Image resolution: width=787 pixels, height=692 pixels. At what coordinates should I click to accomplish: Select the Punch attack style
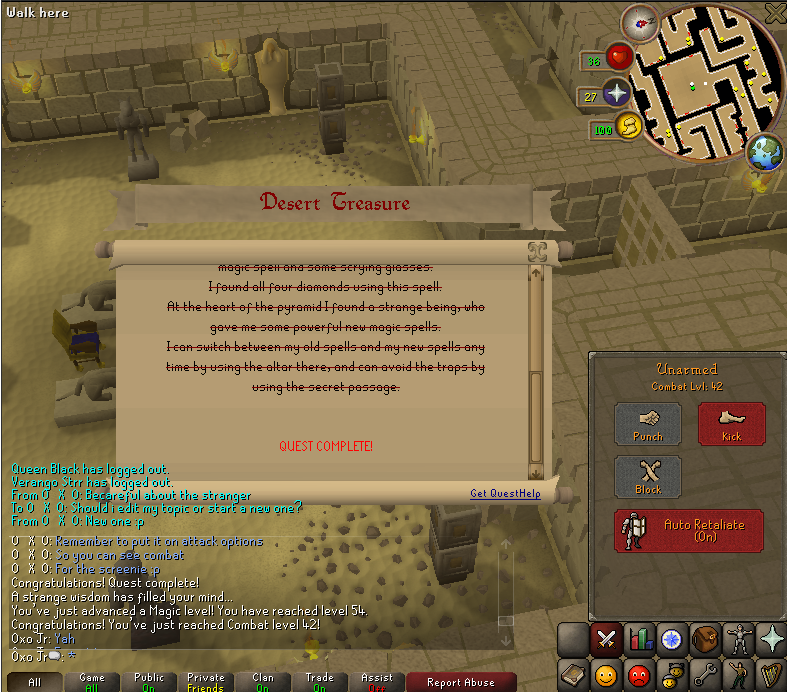(x=647, y=423)
